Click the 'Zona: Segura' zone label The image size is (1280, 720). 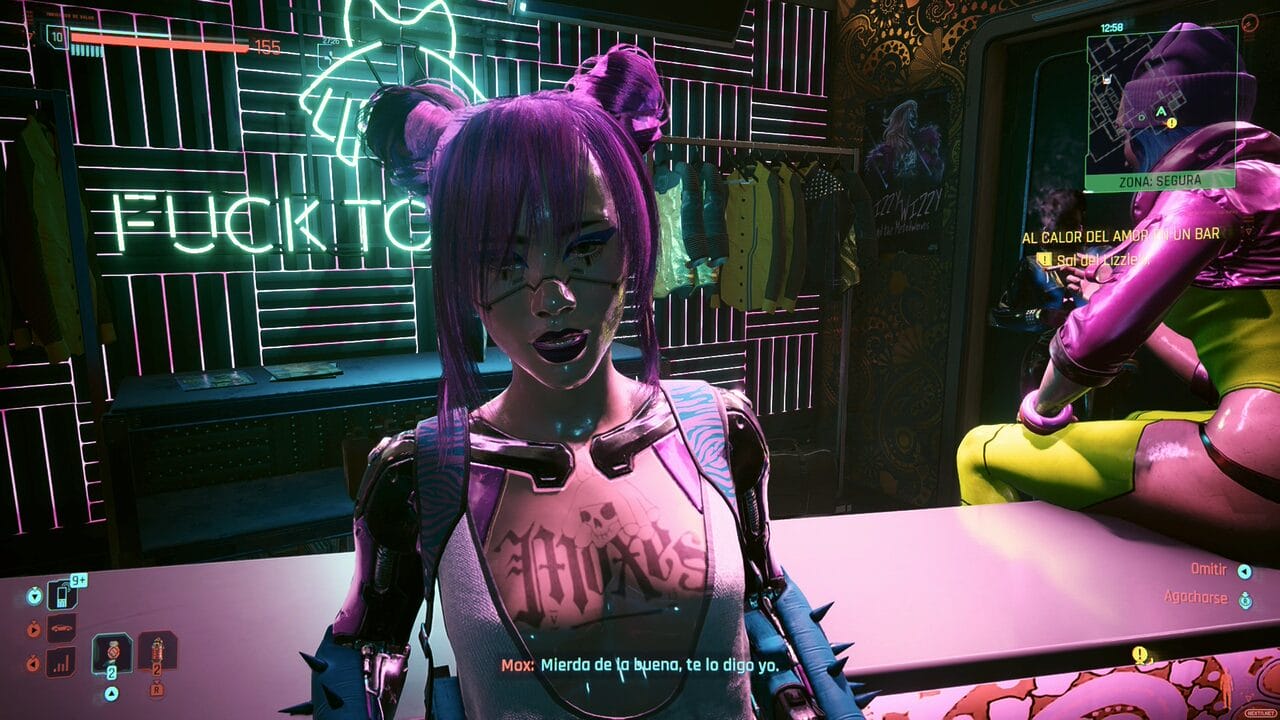(1161, 181)
